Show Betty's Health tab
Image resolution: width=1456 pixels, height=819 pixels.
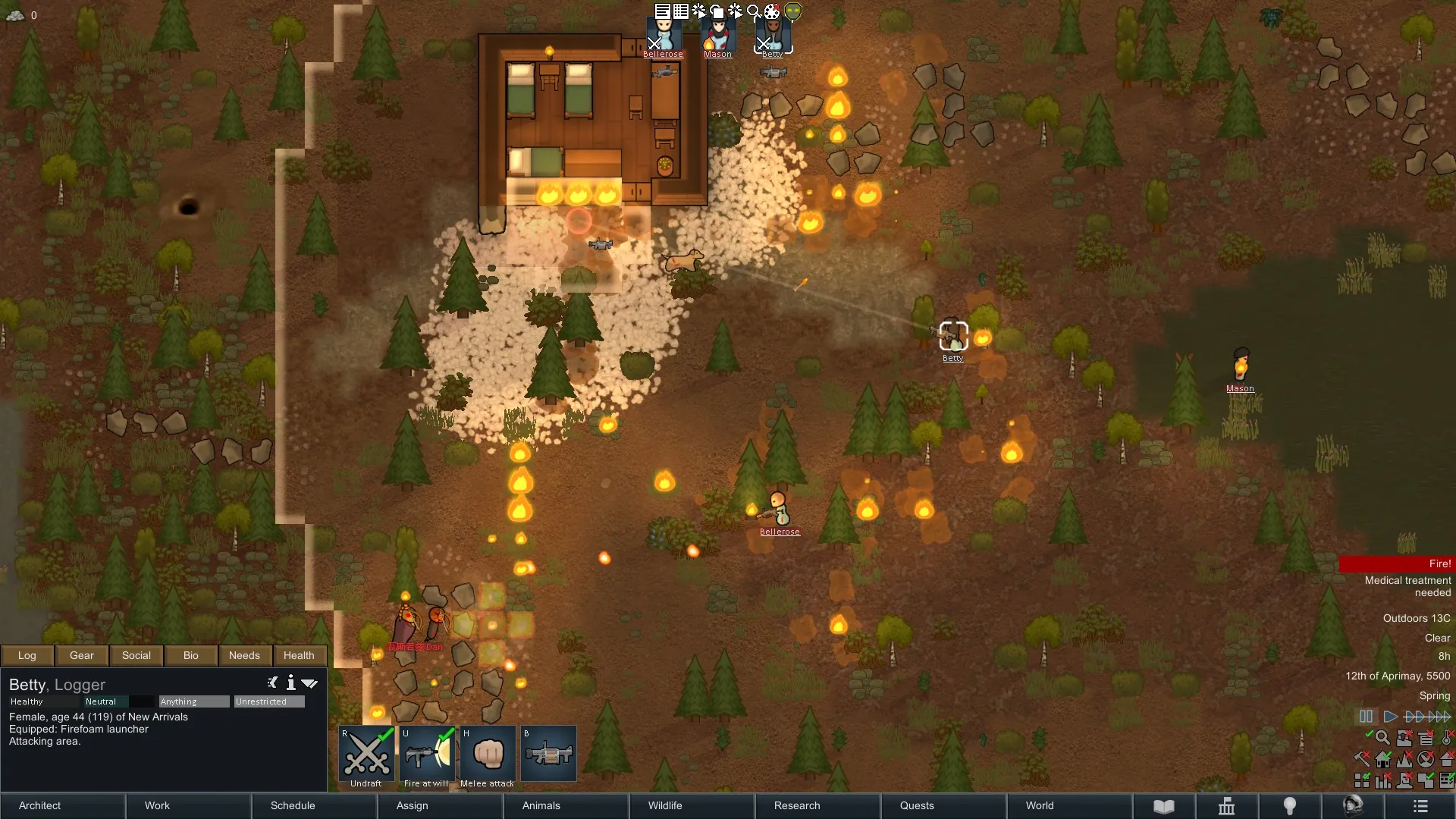299,655
